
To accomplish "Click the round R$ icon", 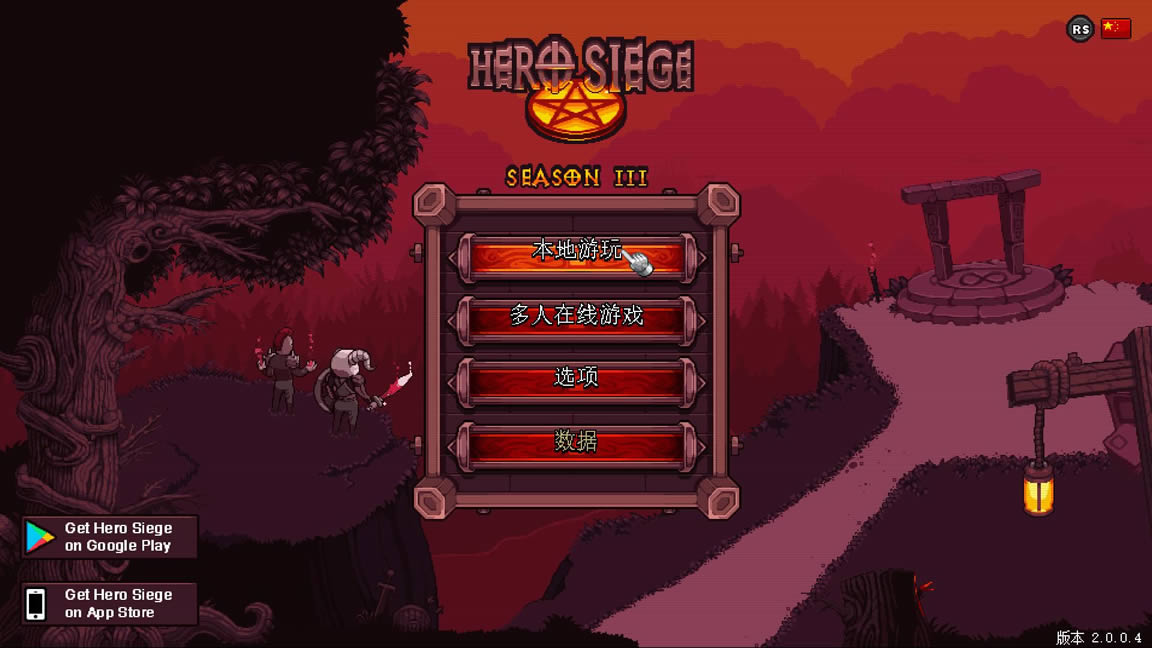I will pos(1080,29).
